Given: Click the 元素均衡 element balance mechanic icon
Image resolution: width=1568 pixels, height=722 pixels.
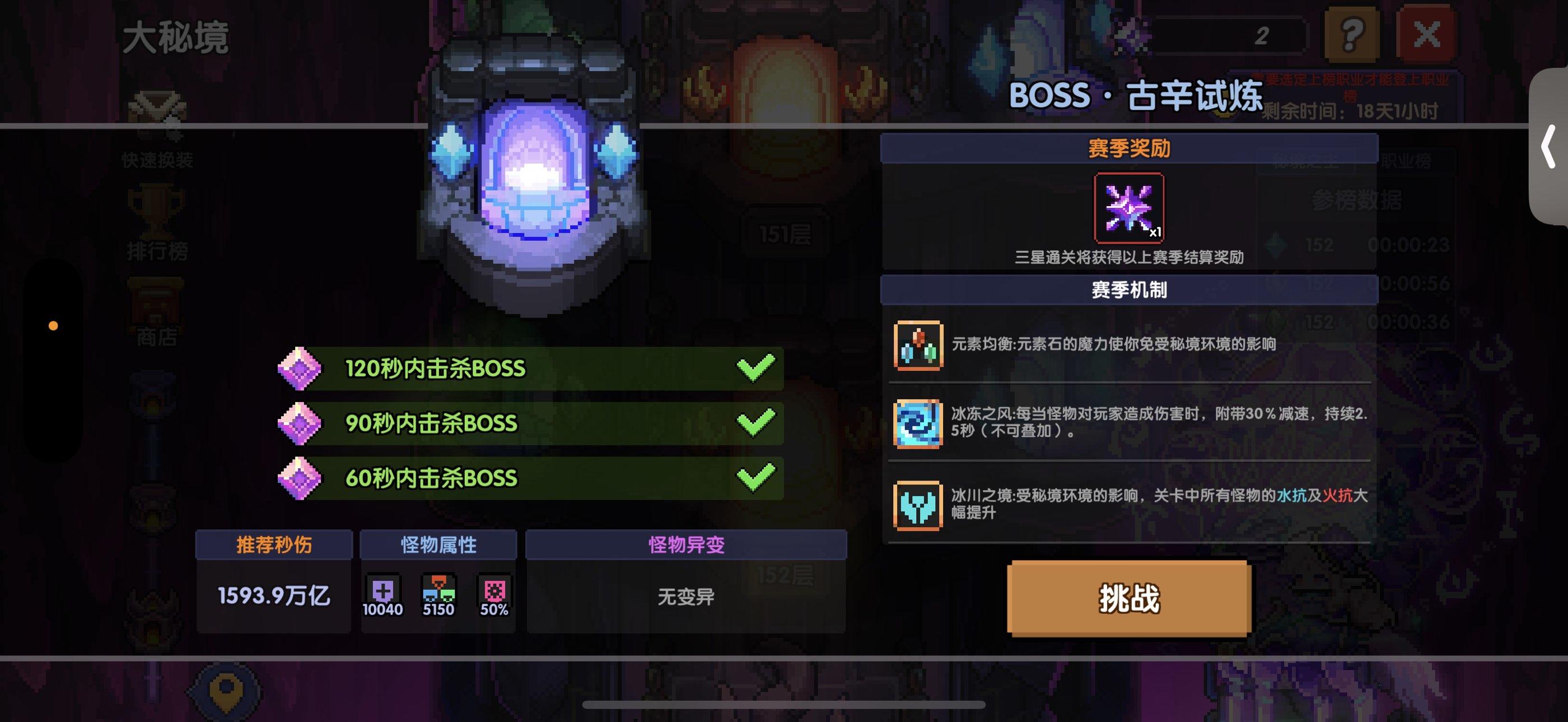Looking at the screenshot, I should pos(919,347).
